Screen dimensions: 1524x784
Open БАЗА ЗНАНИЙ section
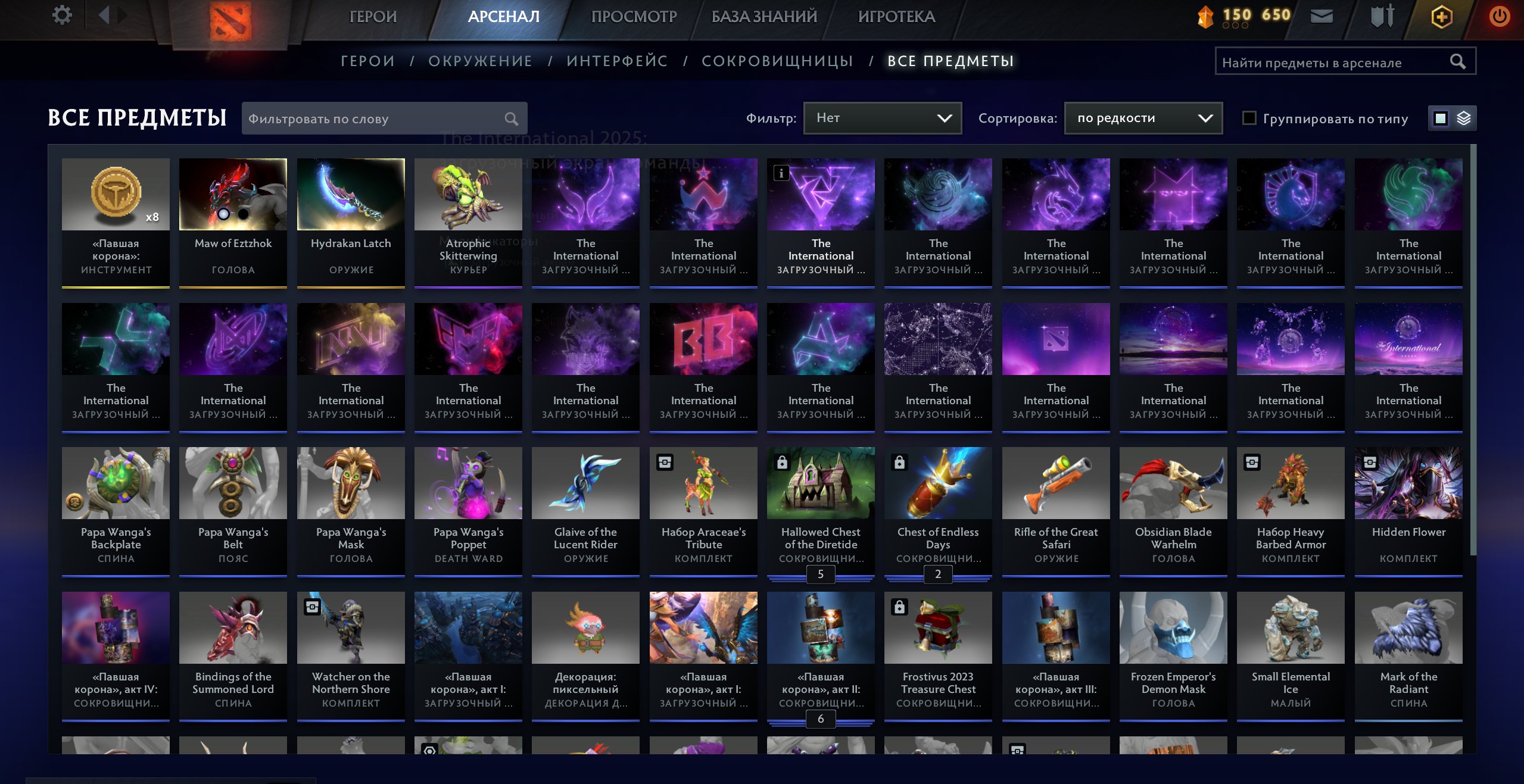pos(763,16)
